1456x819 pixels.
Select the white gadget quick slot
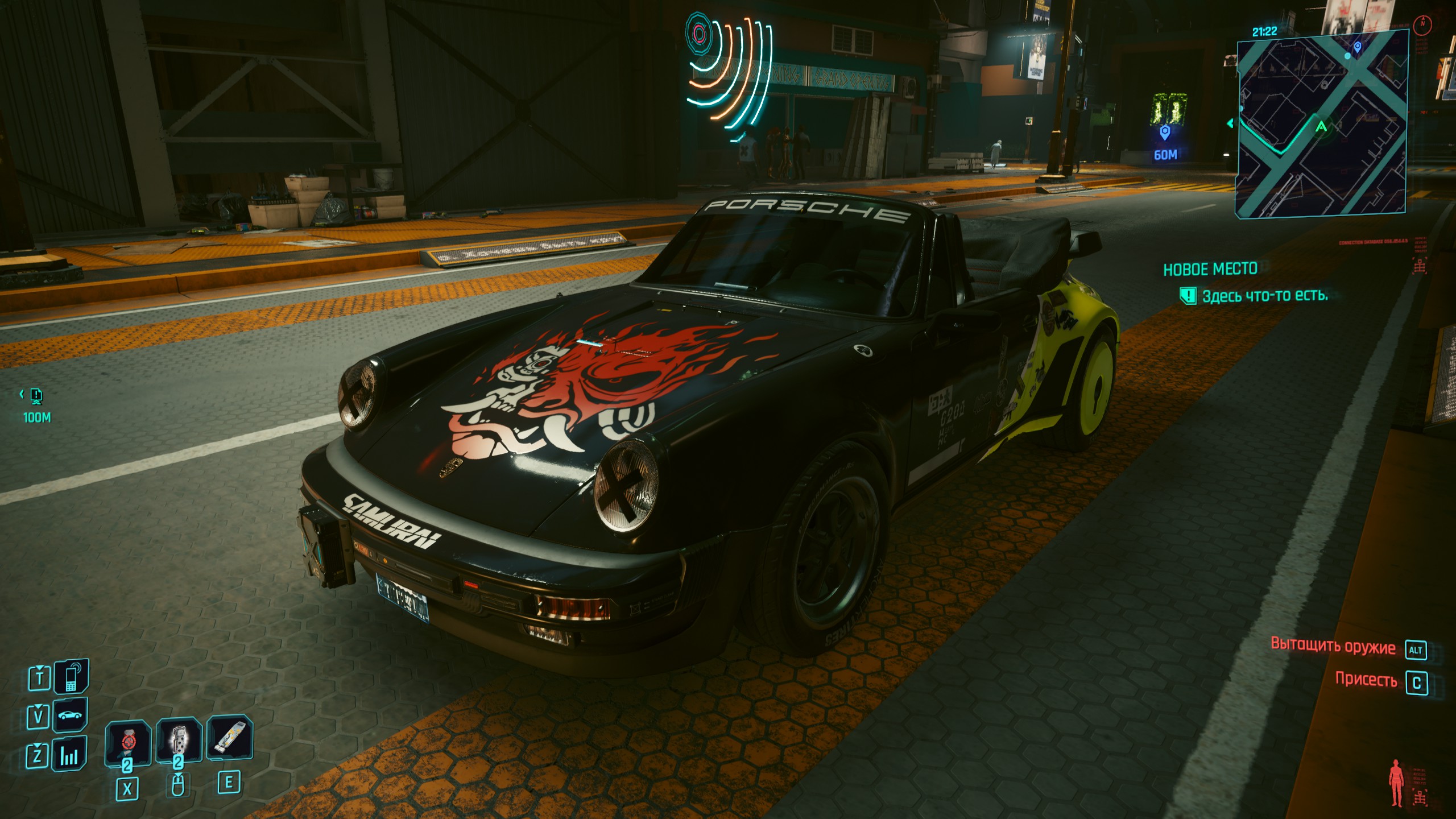tap(229, 738)
